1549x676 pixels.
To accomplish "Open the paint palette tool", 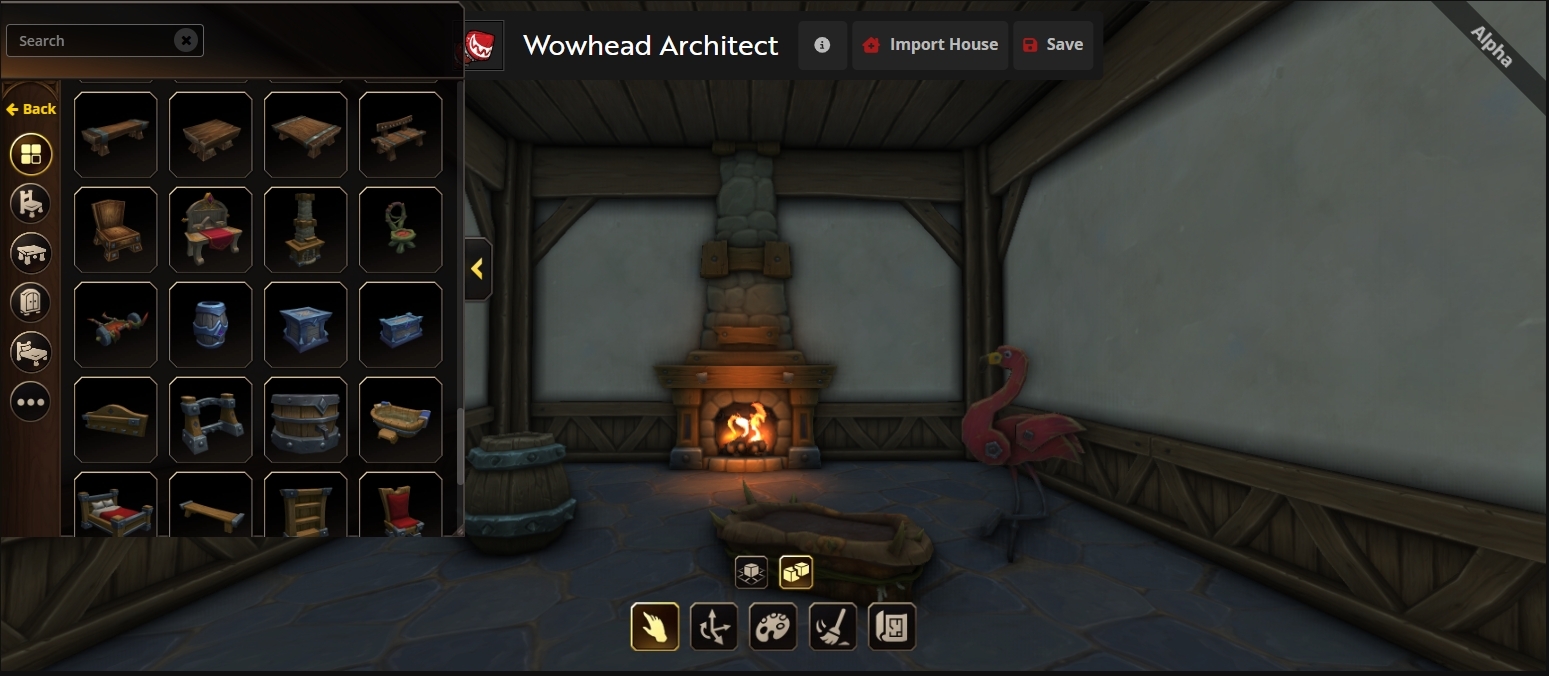I will [773, 627].
